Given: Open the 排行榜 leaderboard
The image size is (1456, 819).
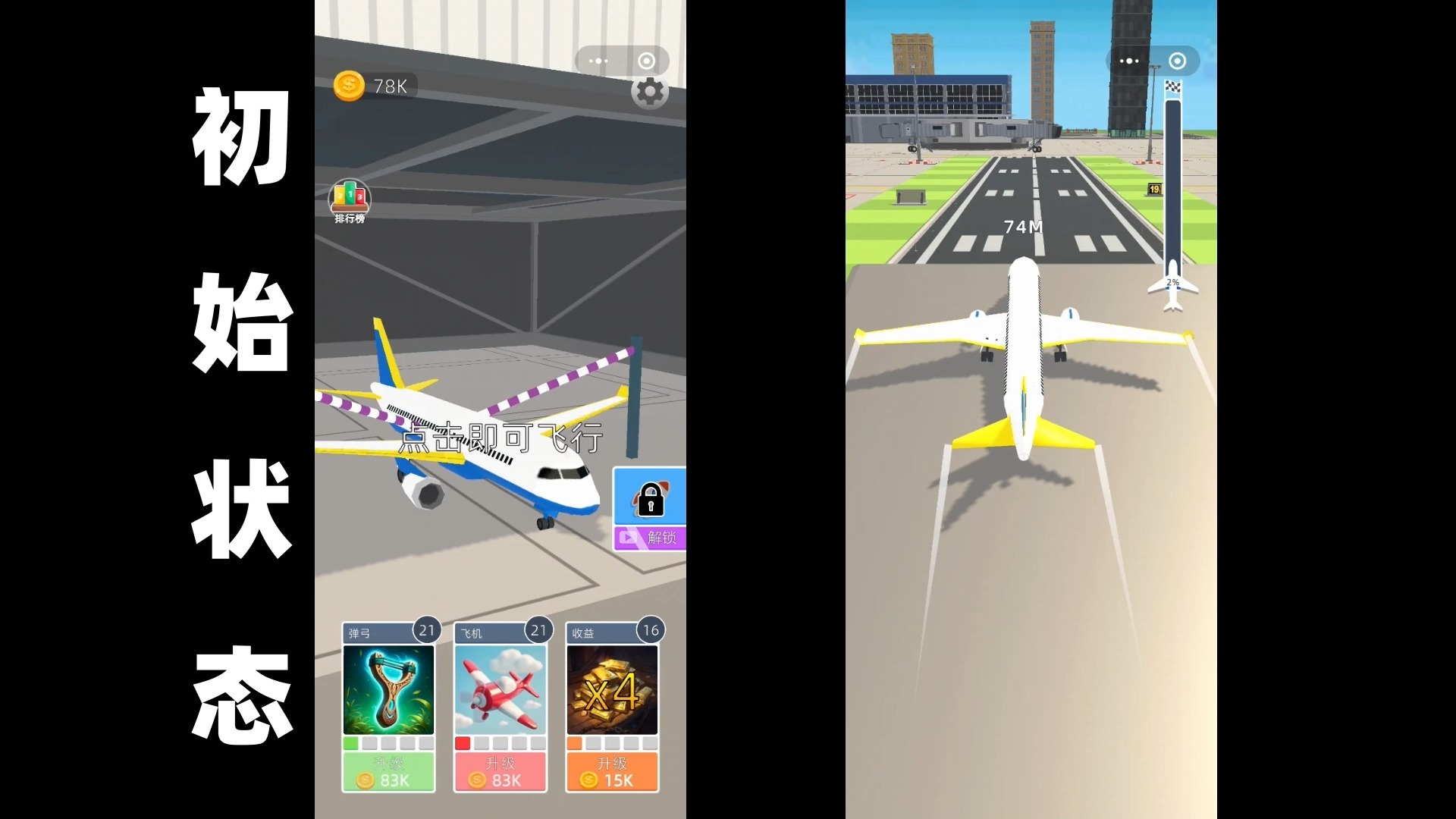Looking at the screenshot, I should pos(349,202).
